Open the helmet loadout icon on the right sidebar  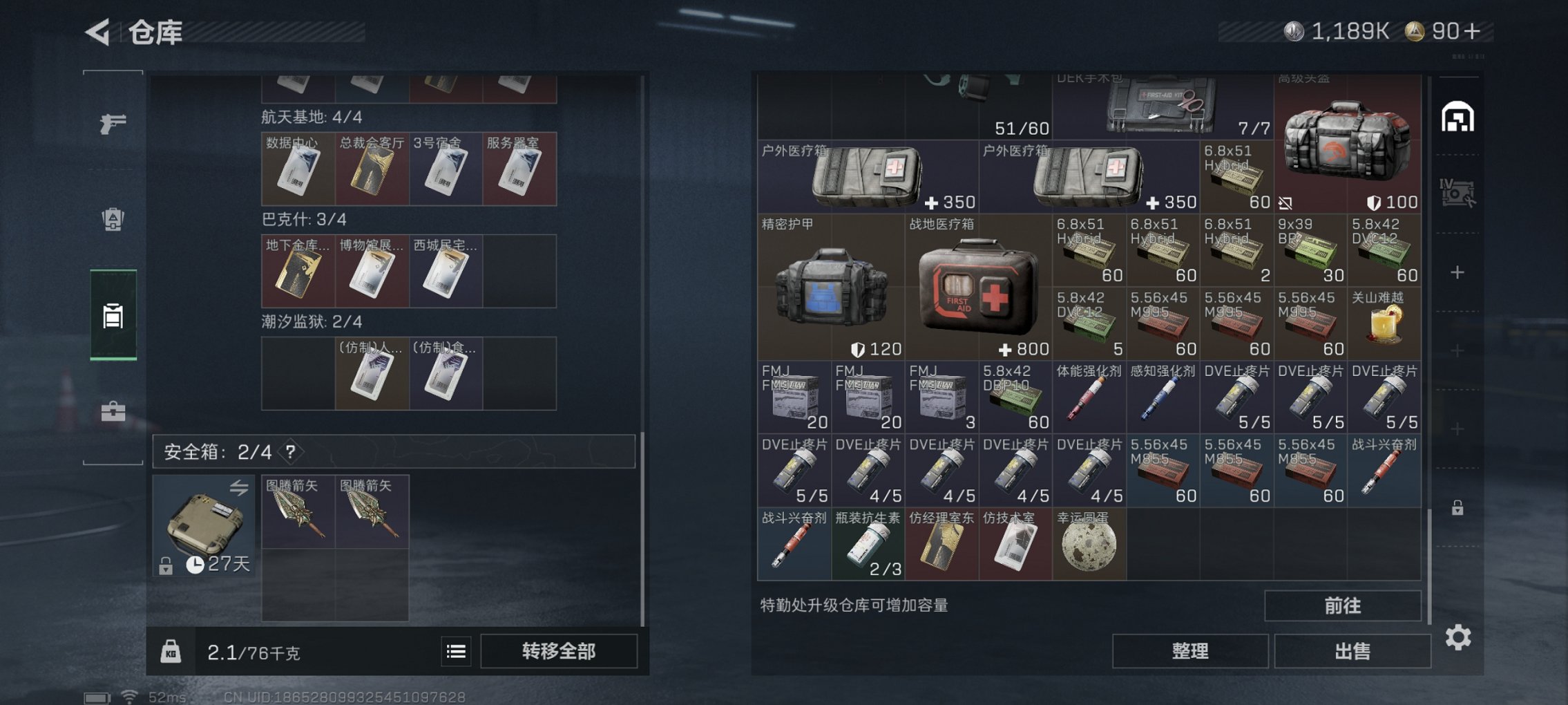1460,117
